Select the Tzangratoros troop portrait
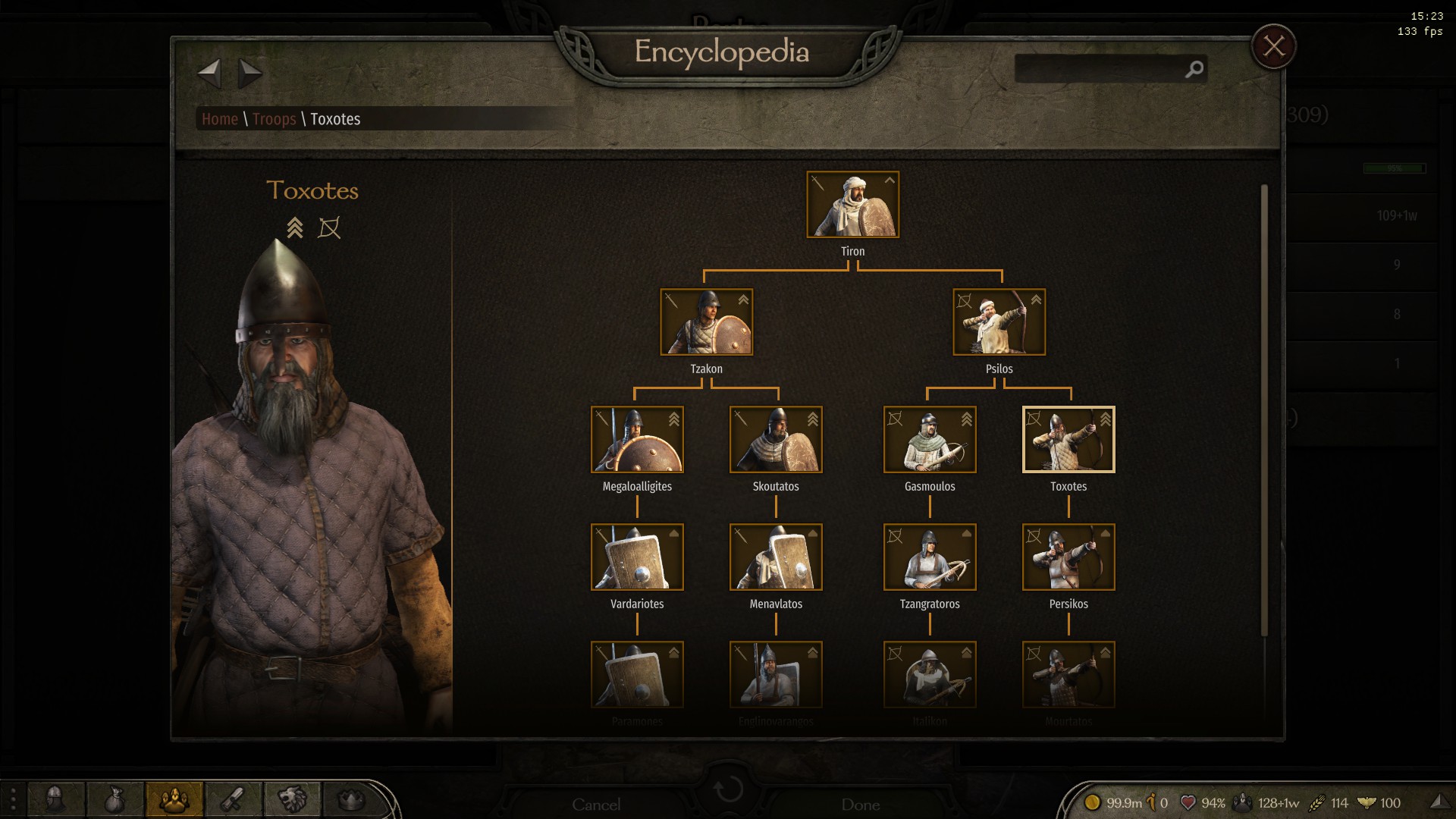The width and height of the screenshot is (1456, 819). coord(930,557)
